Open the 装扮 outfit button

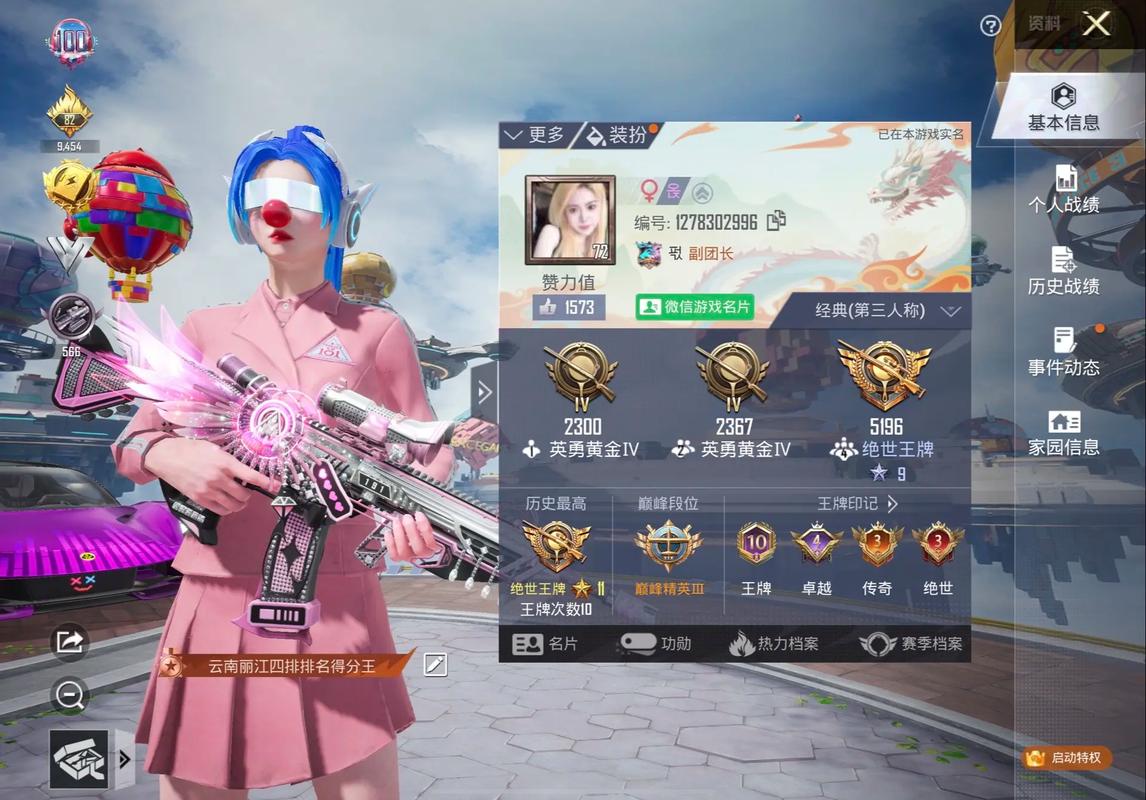(617, 135)
